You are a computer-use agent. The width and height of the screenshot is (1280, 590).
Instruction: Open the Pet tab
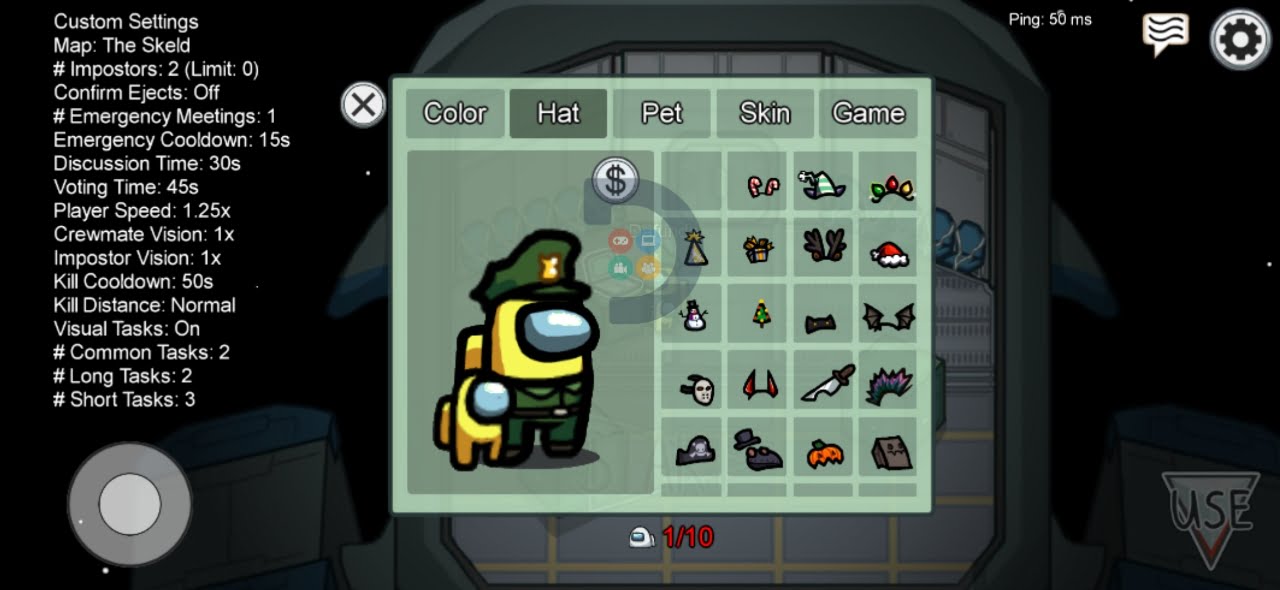662,113
